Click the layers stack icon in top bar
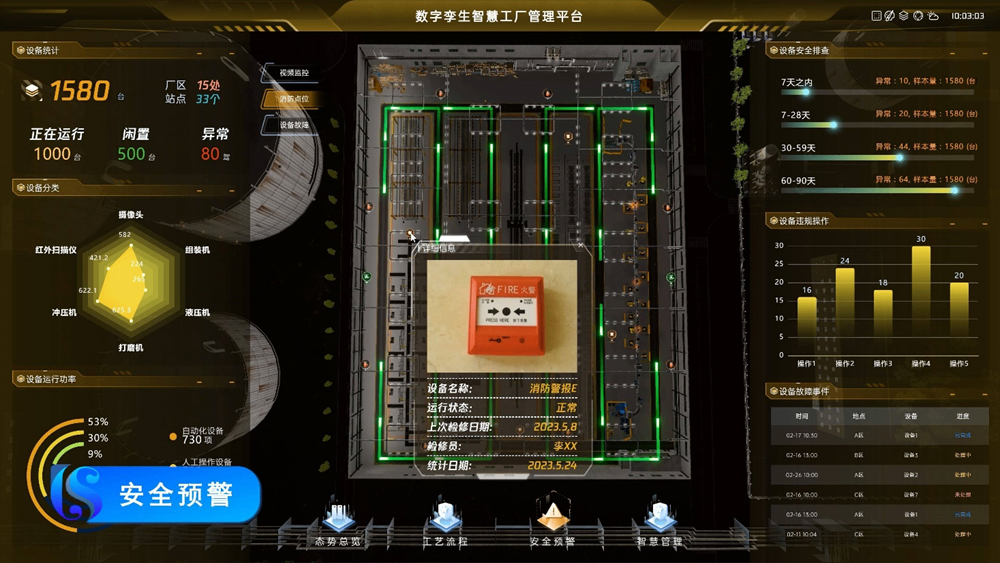Screen dimensions: 1000x563 pyautogui.click(x=904, y=16)
